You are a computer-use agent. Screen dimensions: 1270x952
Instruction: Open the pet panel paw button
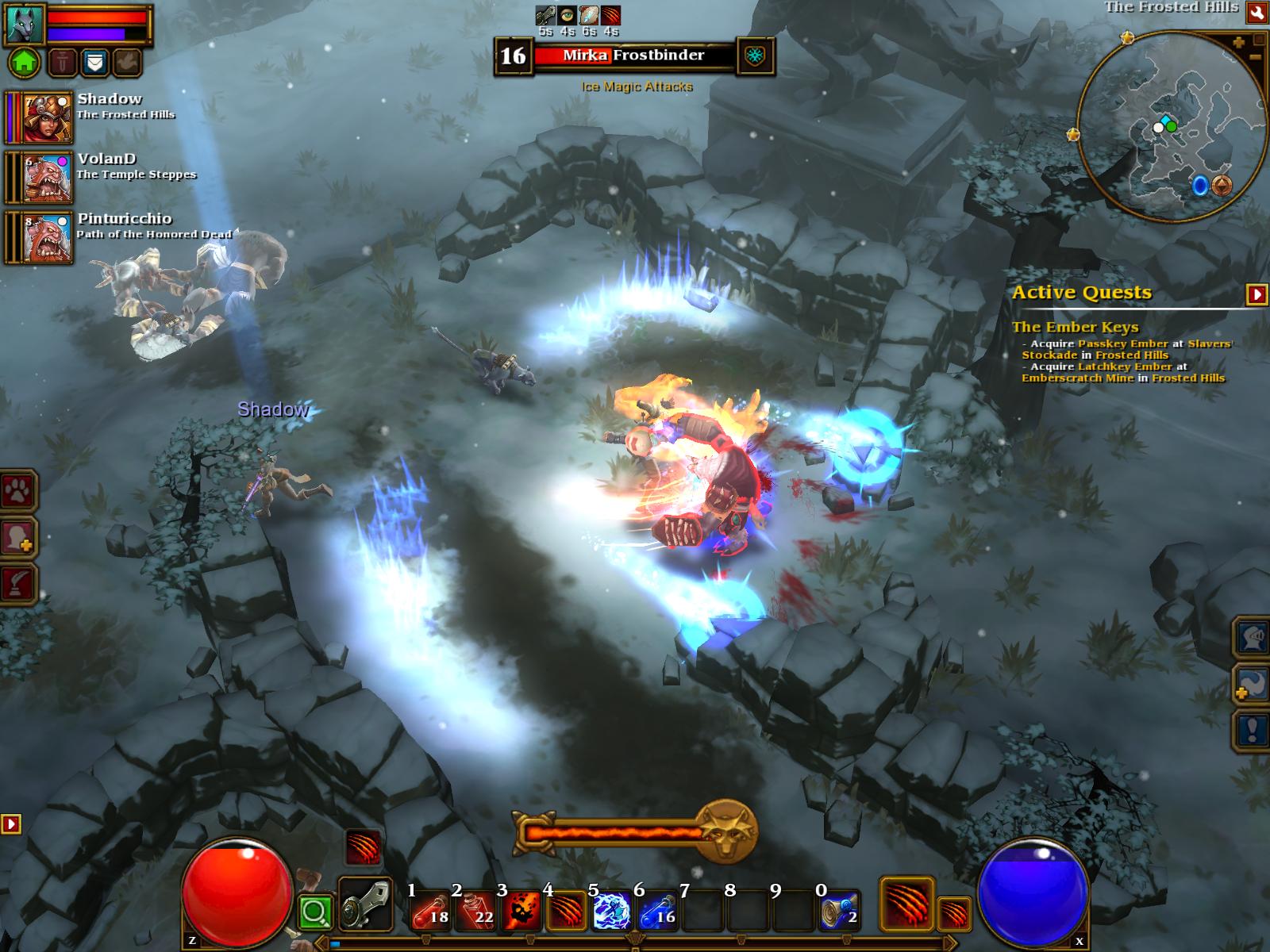coord(17,493)
